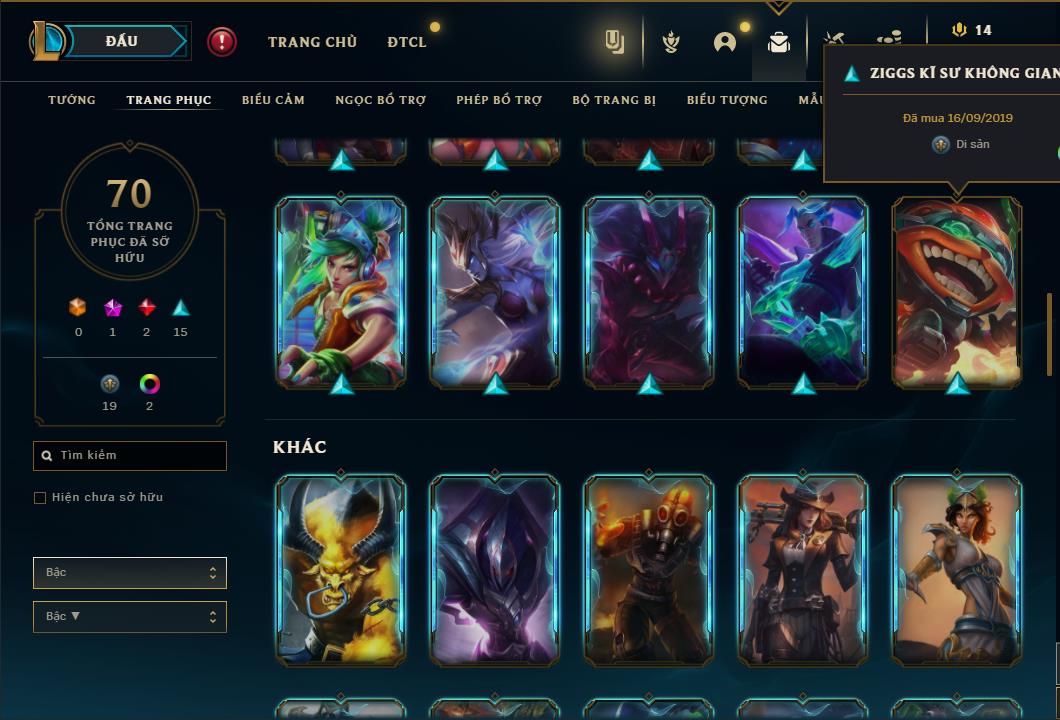Open the NGỌC BỔ TRỢ tab
Screen dimensions: 1060x720
(380, 100)
